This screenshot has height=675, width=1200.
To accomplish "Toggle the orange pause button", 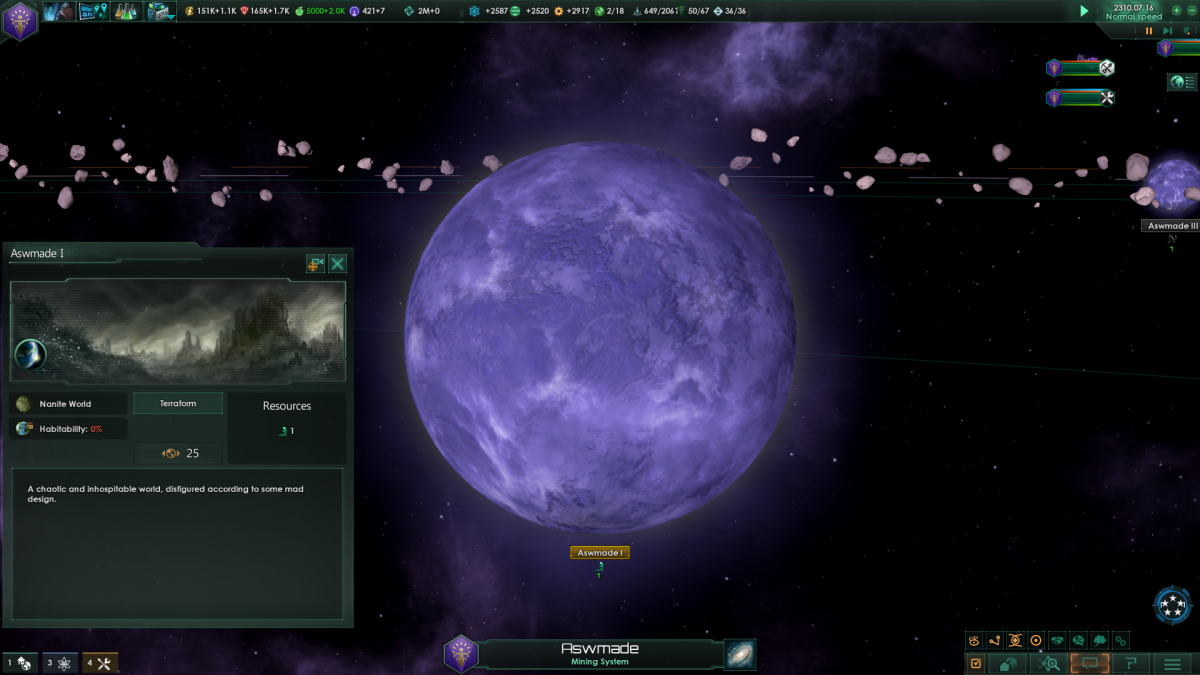I will click(x=1150, y=31).
